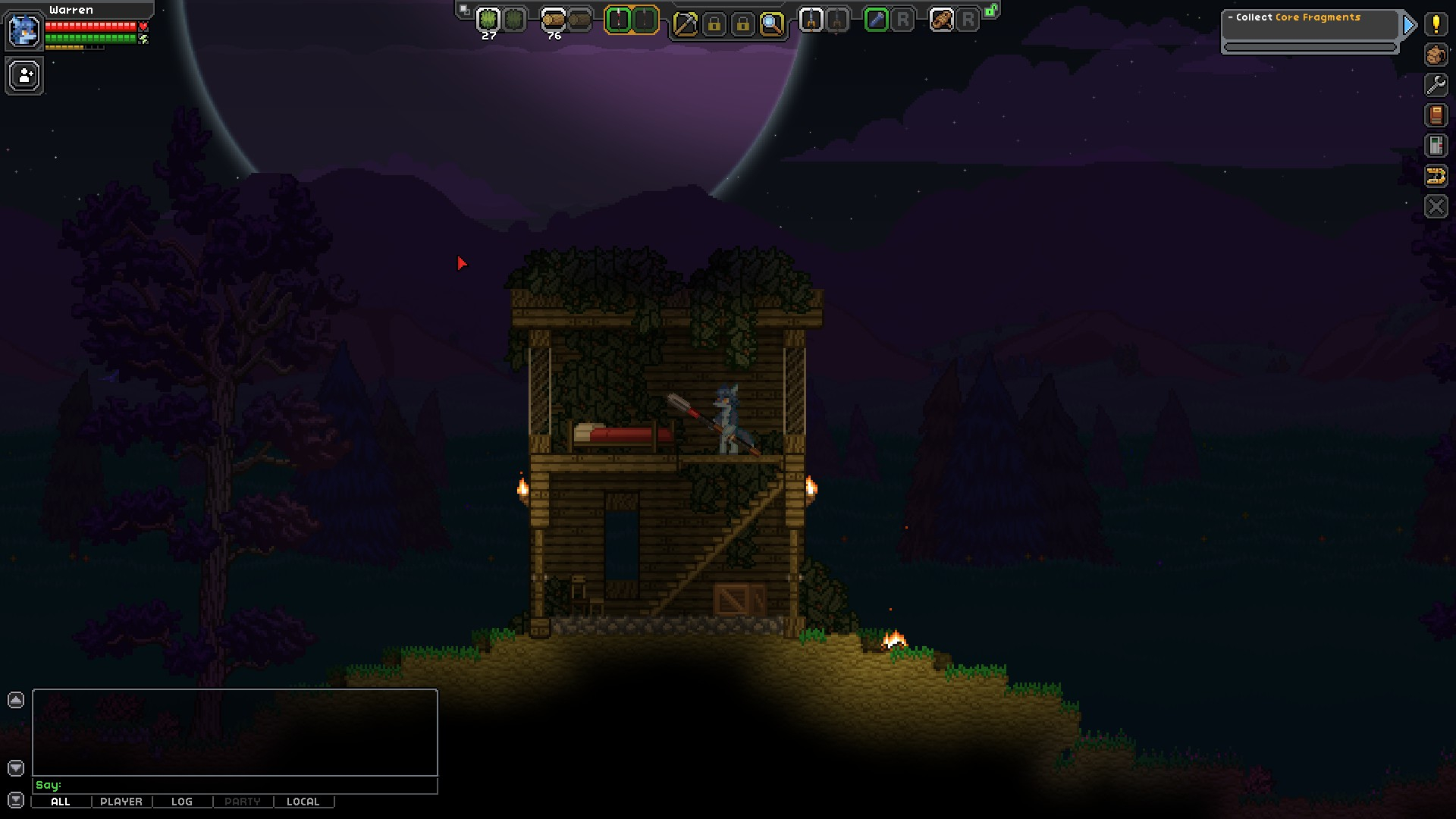Choose the pickaxe matter manipulator tool
This screenshot has height=819, width=1456.
coord(685,24)
